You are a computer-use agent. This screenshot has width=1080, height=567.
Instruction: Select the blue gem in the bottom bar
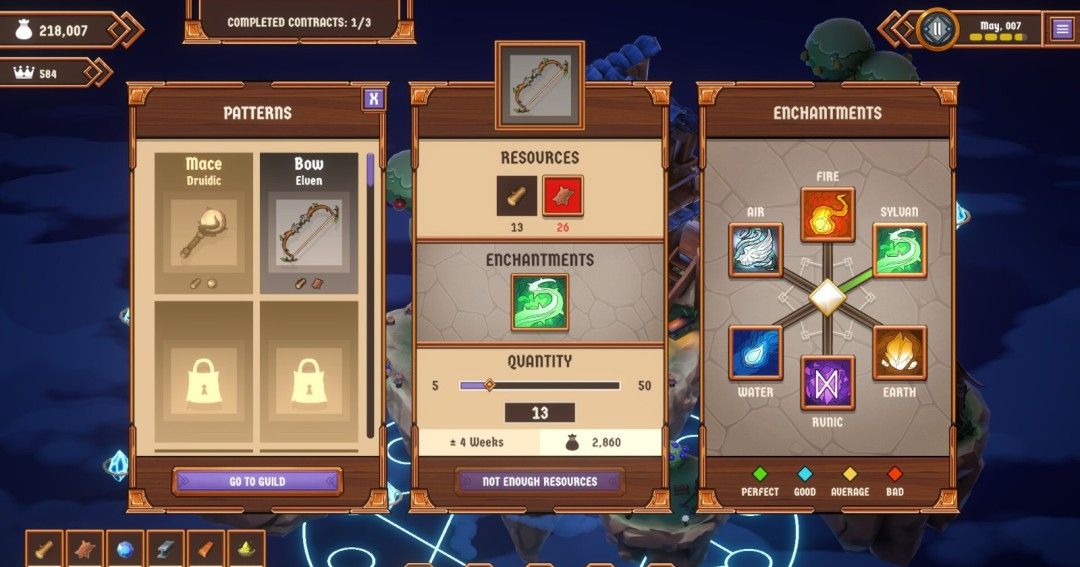click(126, 549)
